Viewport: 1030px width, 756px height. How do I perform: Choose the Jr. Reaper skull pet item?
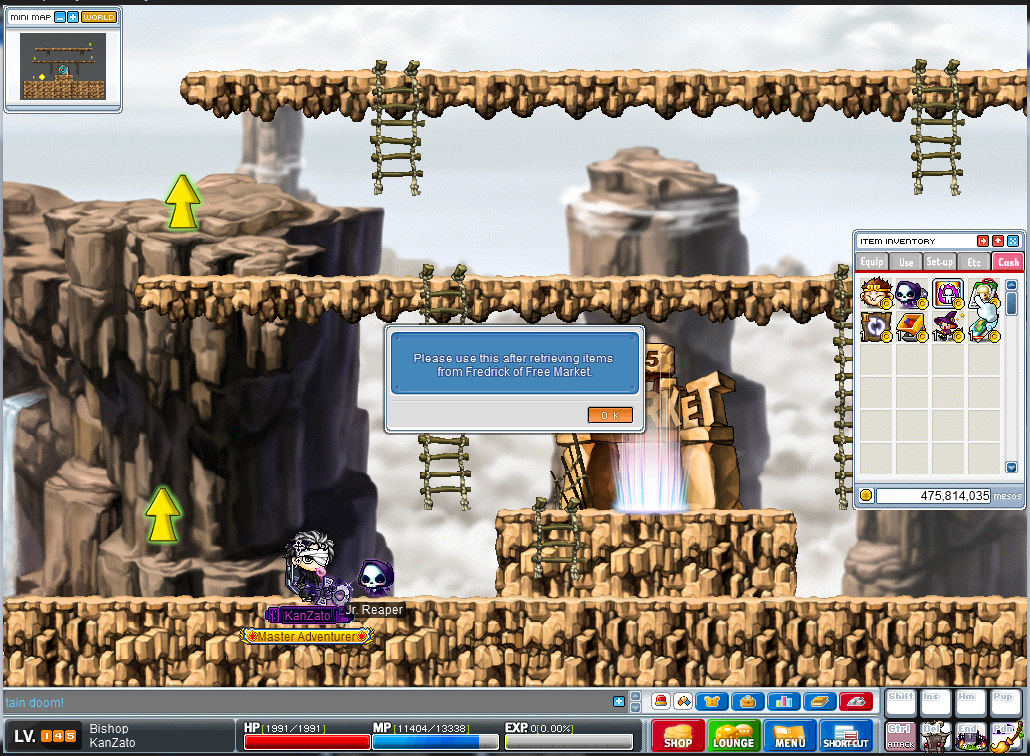pyautogui.click(x=910, y=293)
